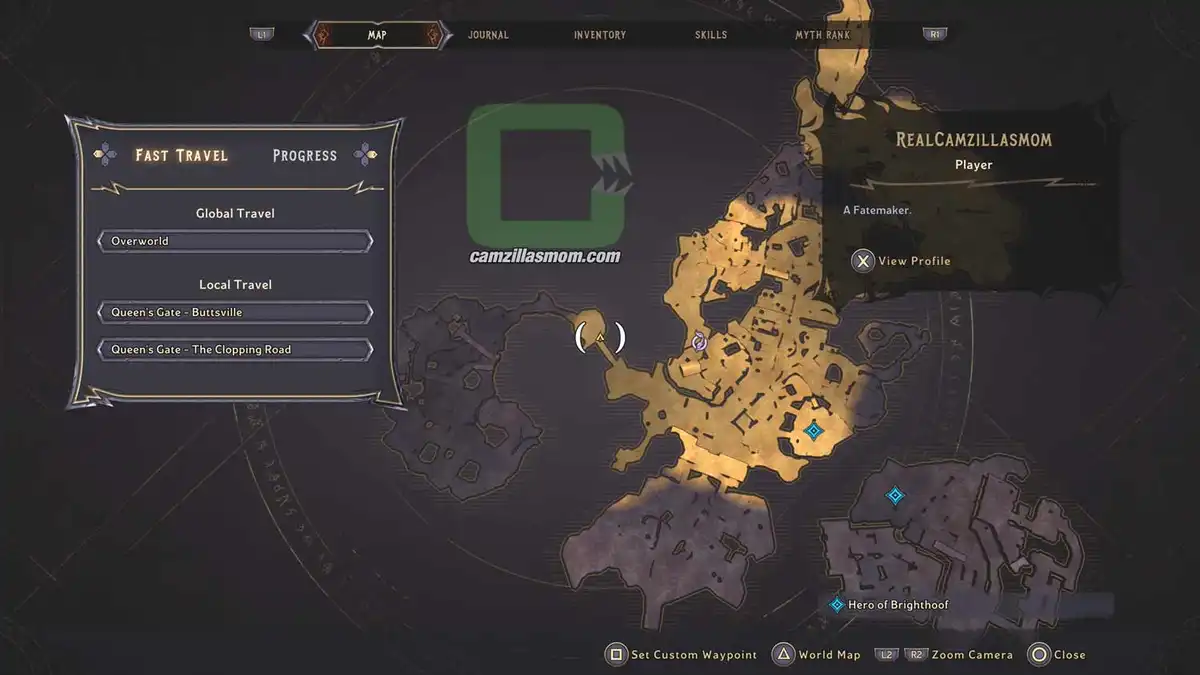Open the camzillasmom.com watermark link

point(545,256)
